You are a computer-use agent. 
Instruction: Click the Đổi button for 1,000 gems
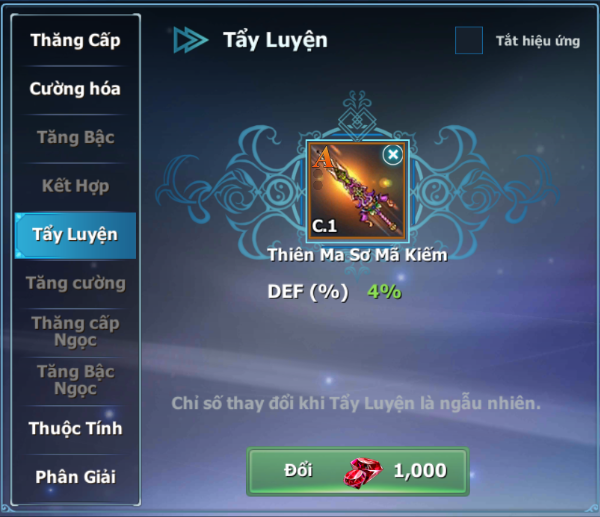357,471
